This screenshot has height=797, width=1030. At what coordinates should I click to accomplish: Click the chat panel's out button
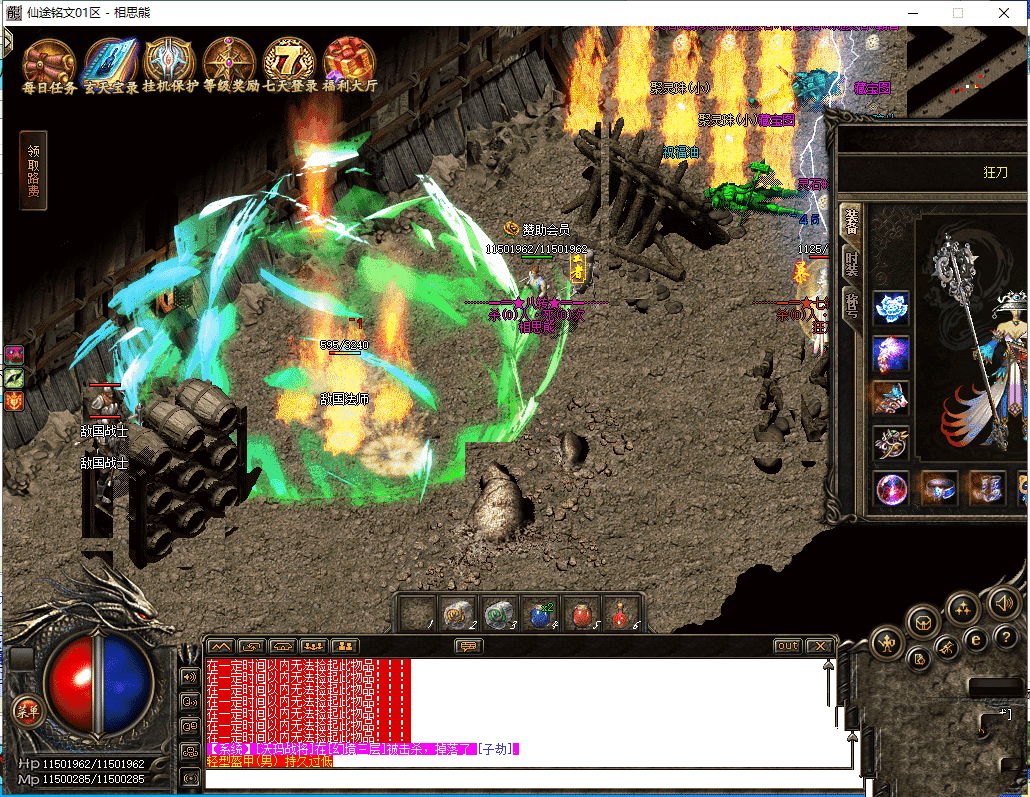788,646
